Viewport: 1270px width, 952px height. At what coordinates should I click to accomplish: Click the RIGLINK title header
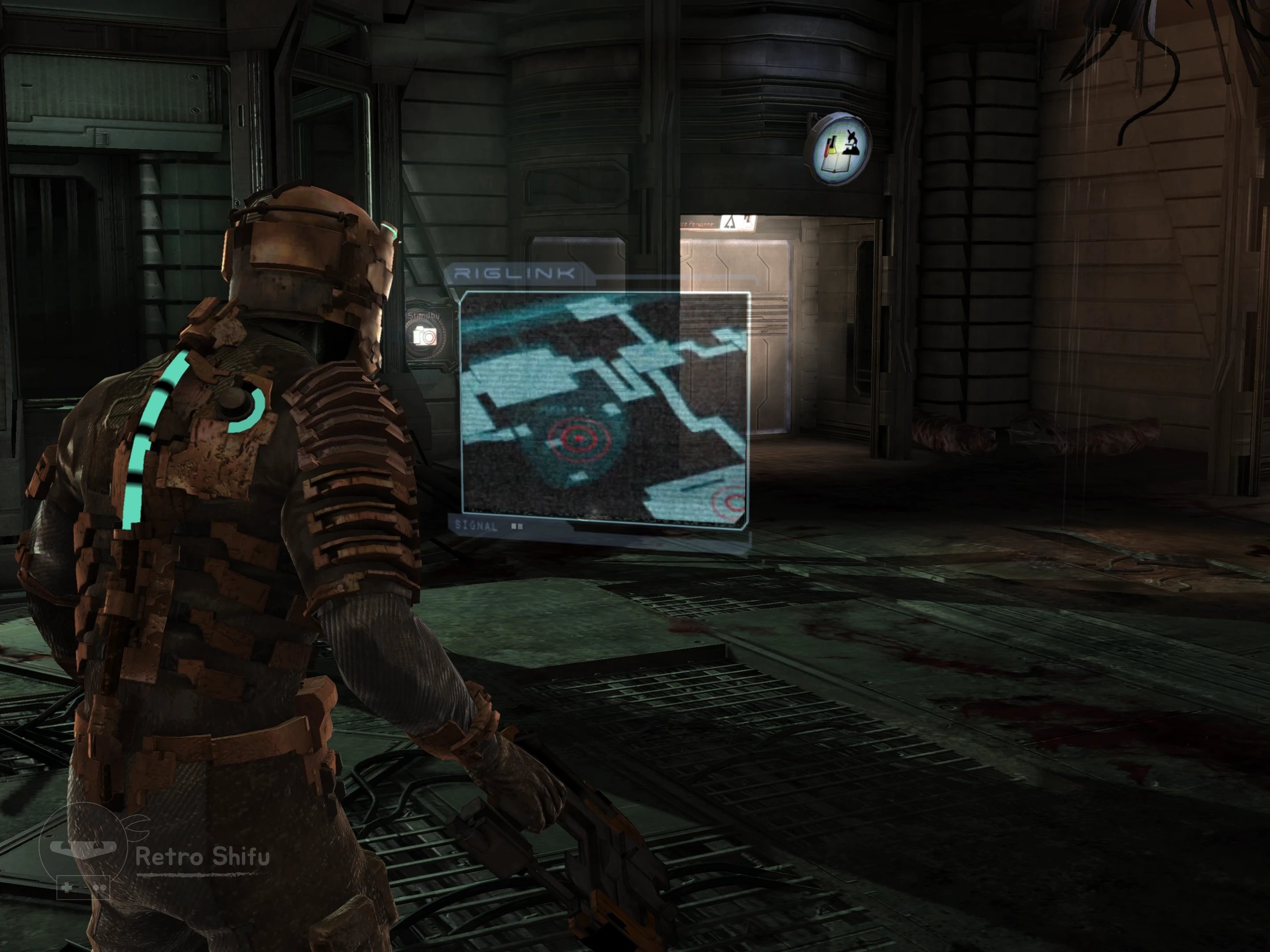point(514,274)
